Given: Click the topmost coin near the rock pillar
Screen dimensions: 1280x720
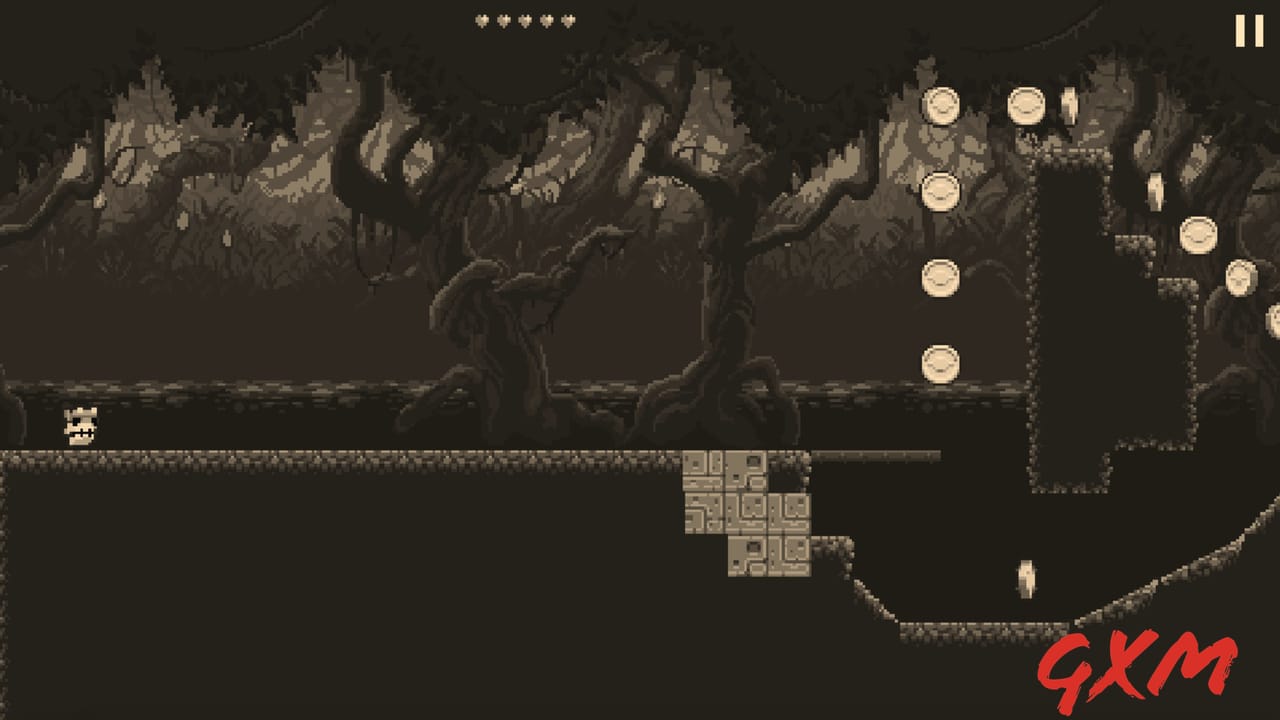Looking at the screenshot, I should pos(940,103).
